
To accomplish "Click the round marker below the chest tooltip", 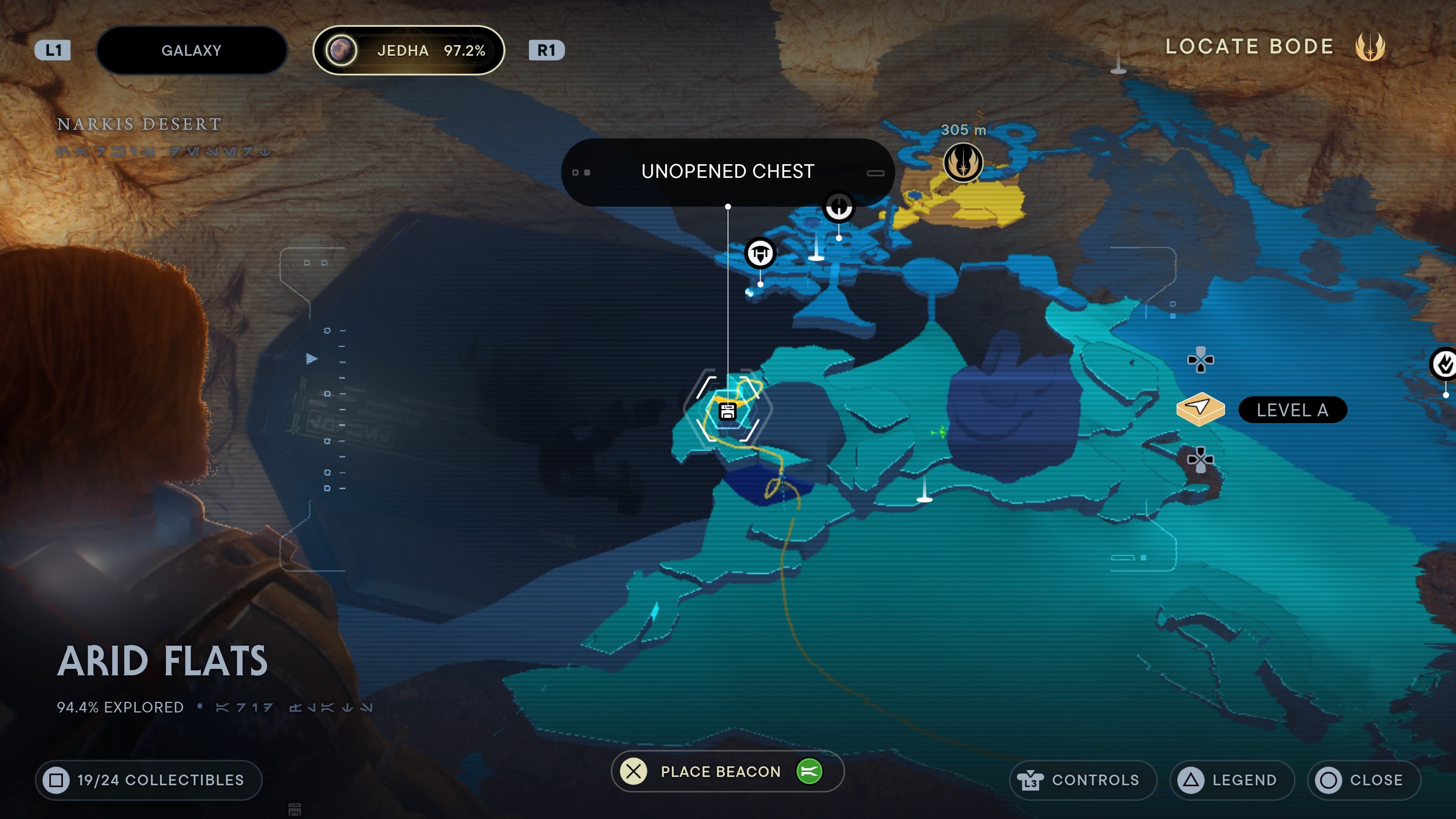I will 839,207.
